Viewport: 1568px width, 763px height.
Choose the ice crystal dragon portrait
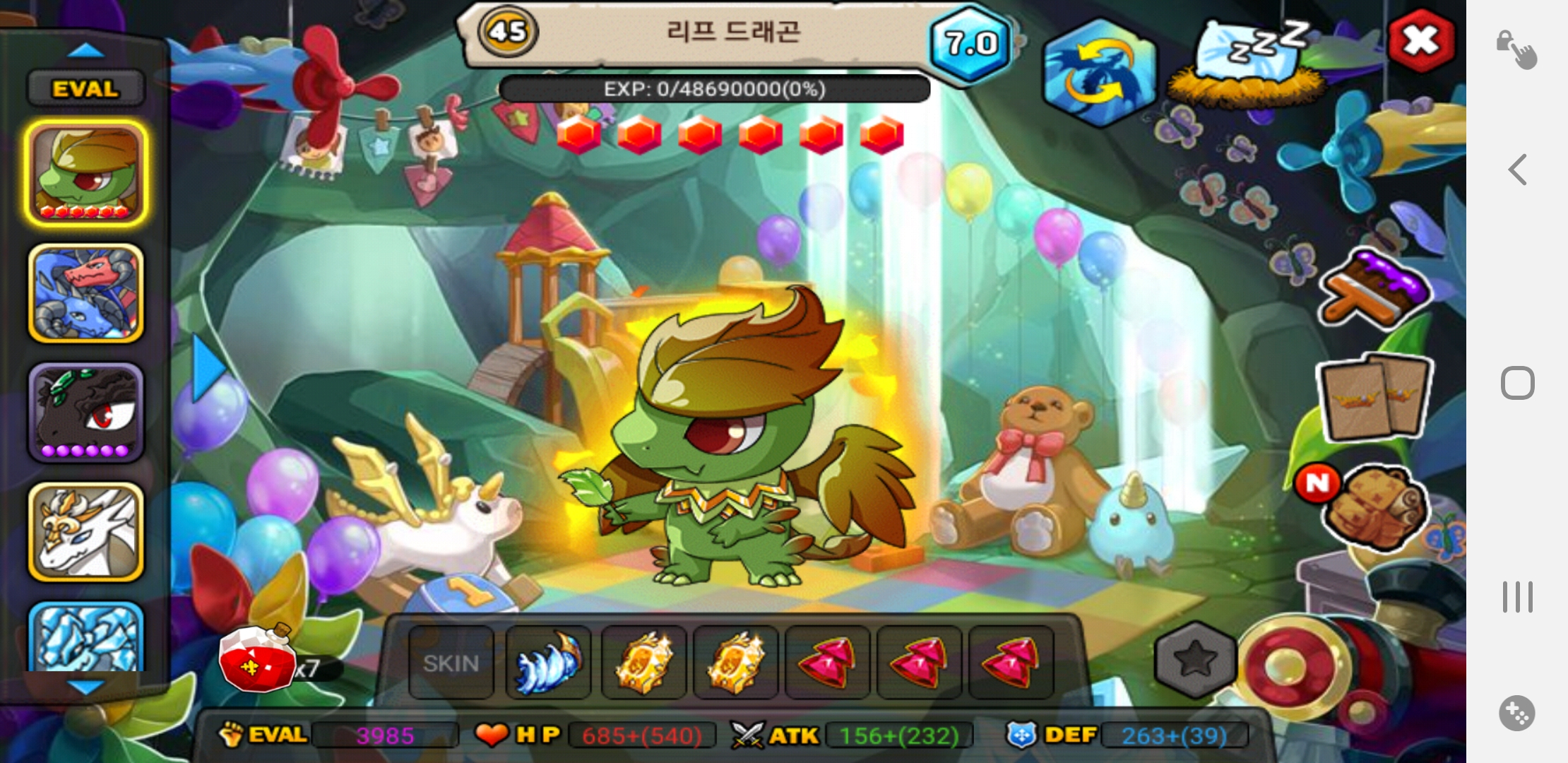(x=86, y=636)
